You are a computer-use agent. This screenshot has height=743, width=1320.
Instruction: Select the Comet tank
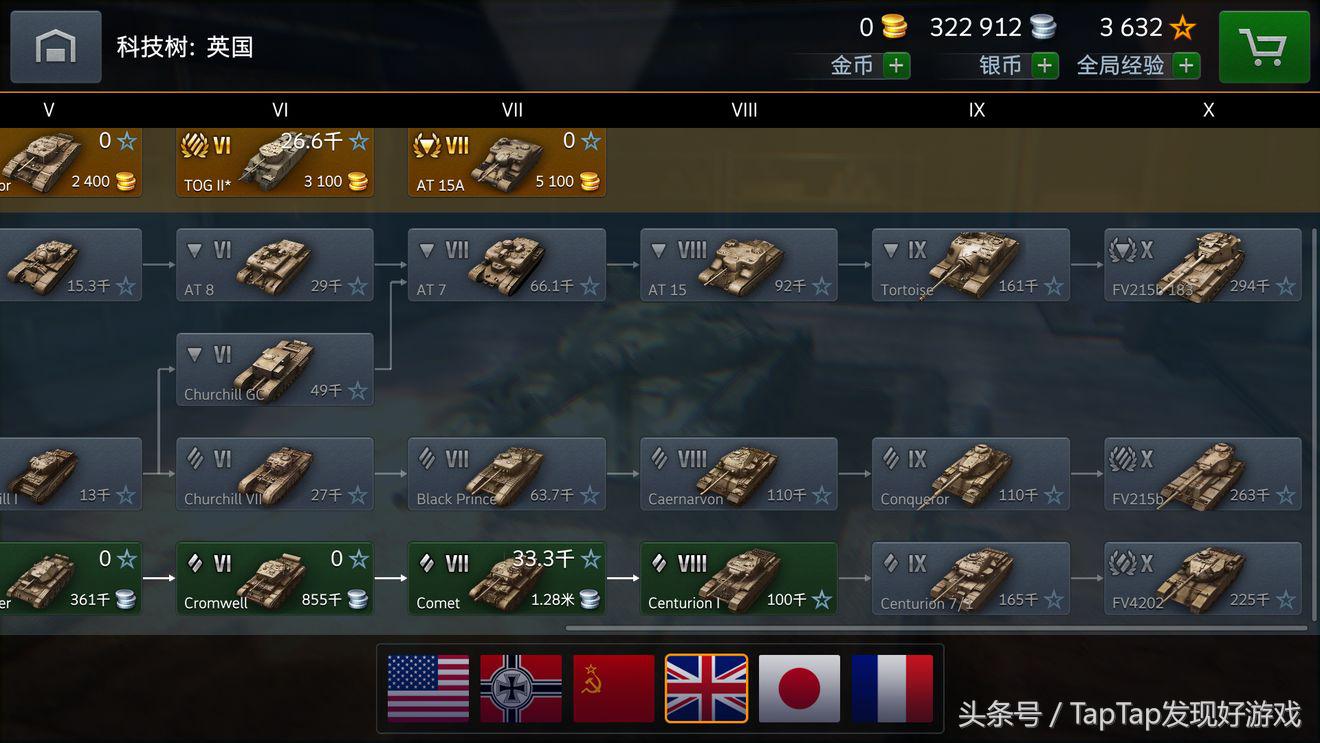(507, 578)
